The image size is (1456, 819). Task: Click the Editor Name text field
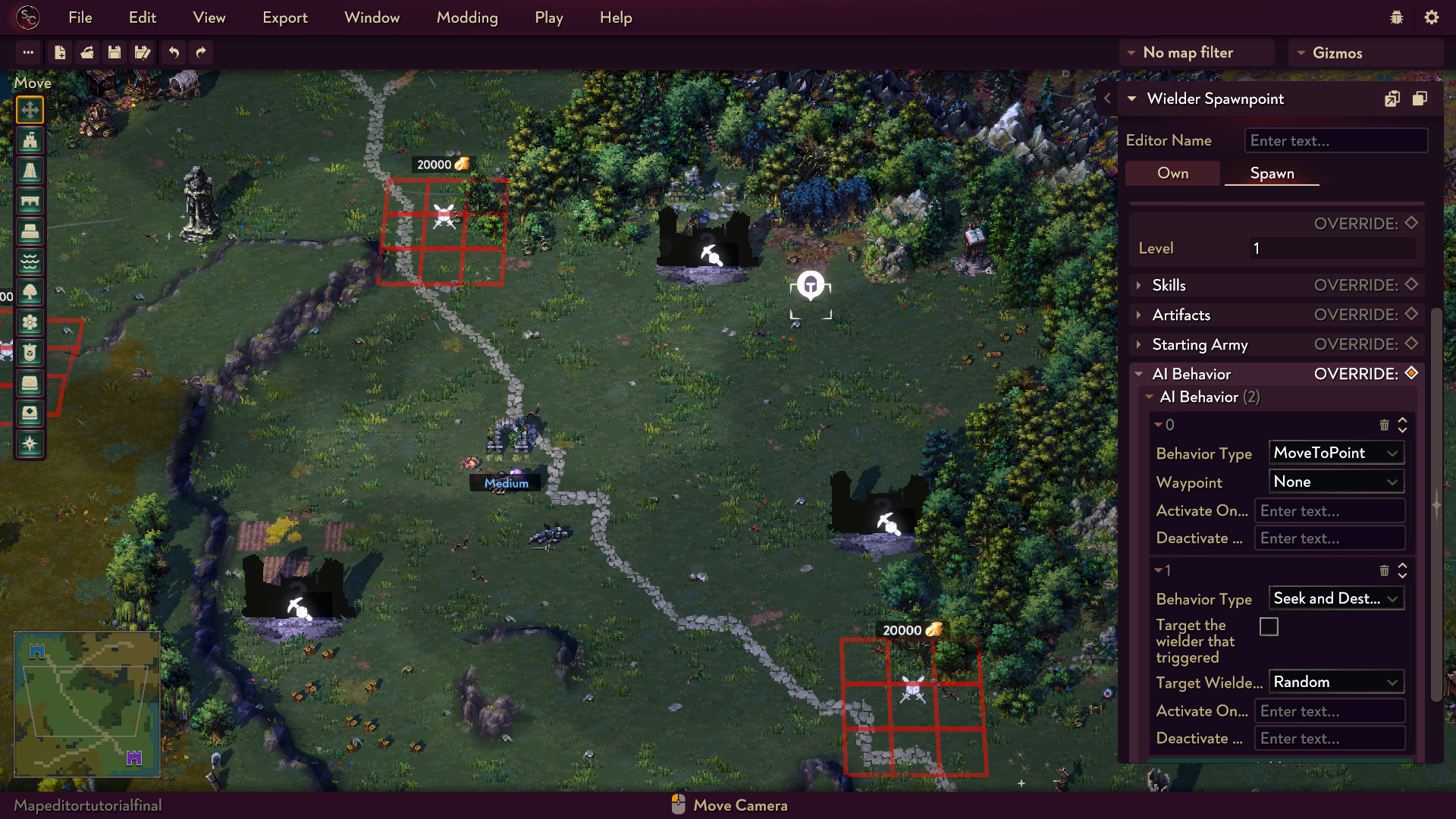(1335, 140)
